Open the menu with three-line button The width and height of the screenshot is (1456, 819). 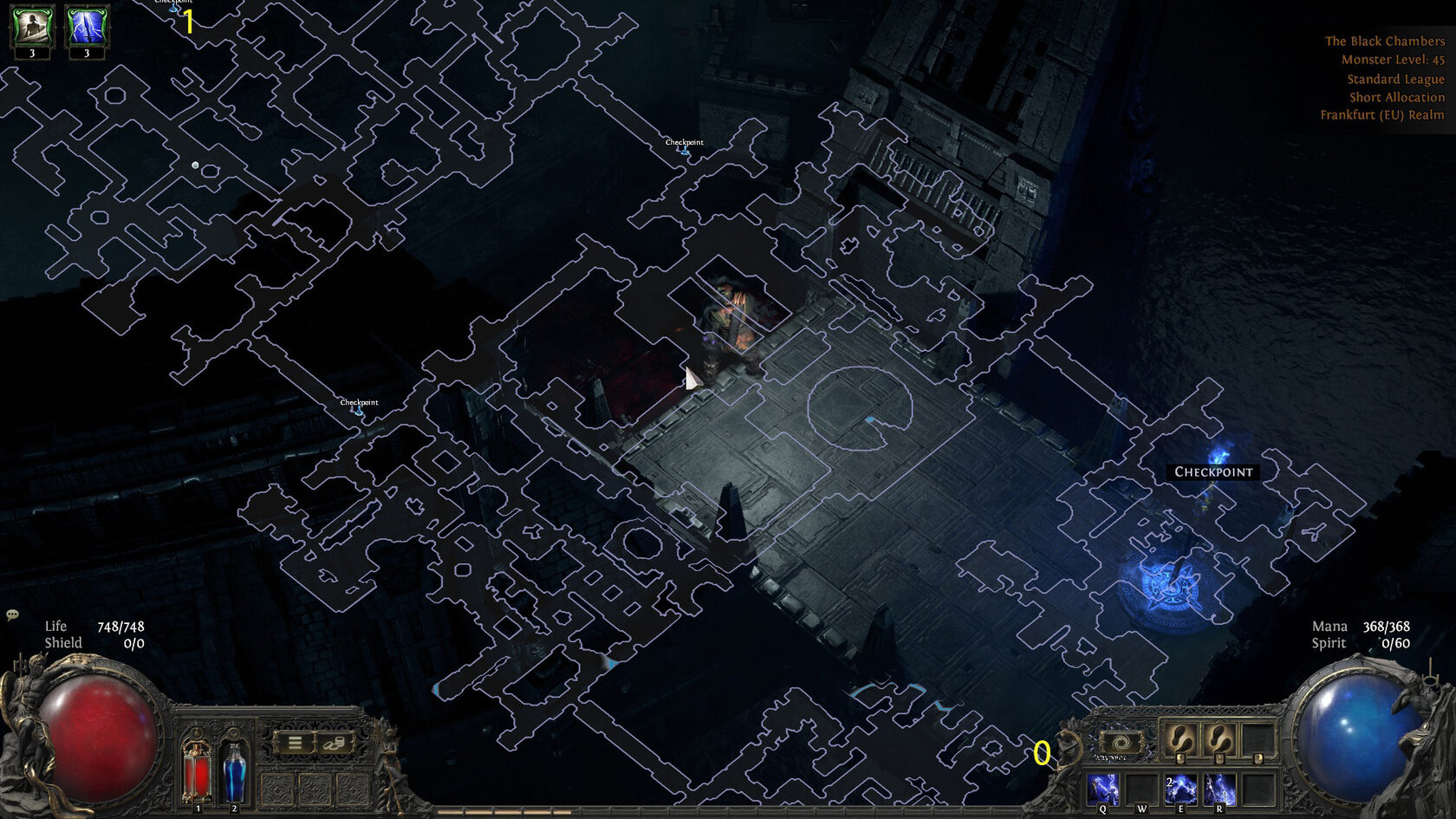point(295,743)
